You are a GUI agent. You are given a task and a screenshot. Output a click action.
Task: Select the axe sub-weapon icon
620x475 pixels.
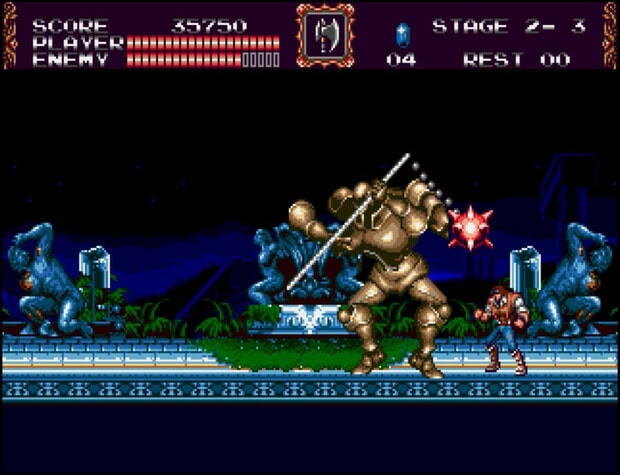pyautogui.click(x=324, y=35)
